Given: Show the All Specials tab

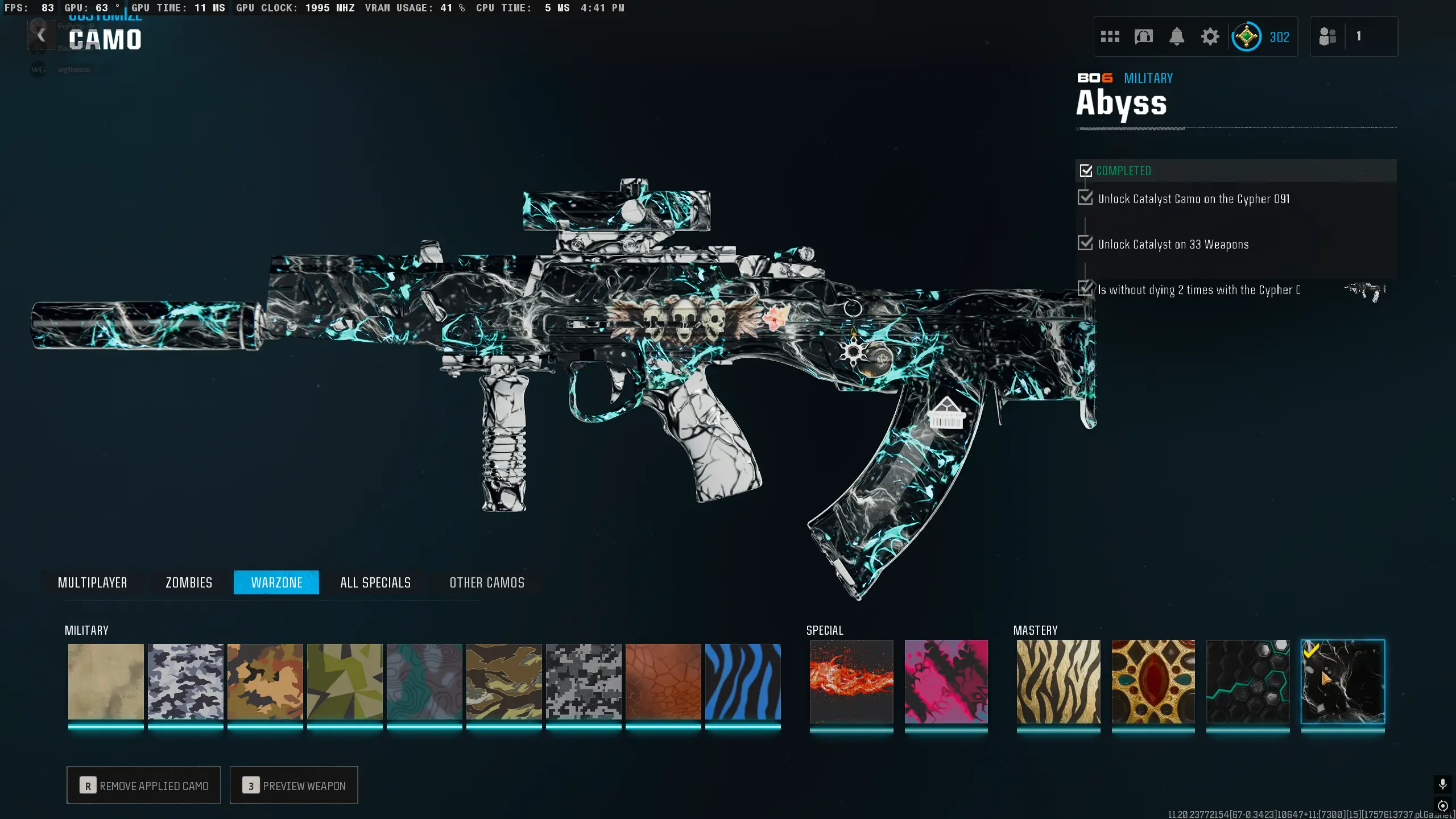Looking at the screenshot, I should pos(375,582).
